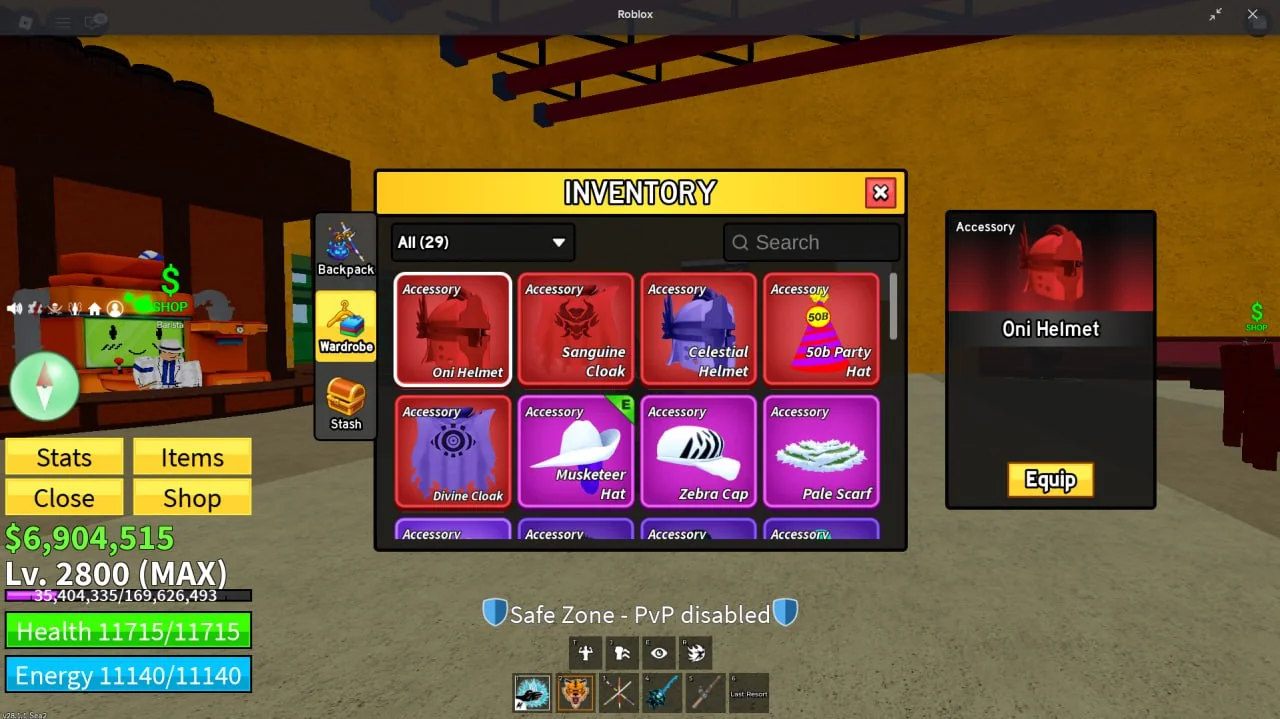Select the tiger face hotbar slot
The image size is (1280, 719).
click(575, 692)
